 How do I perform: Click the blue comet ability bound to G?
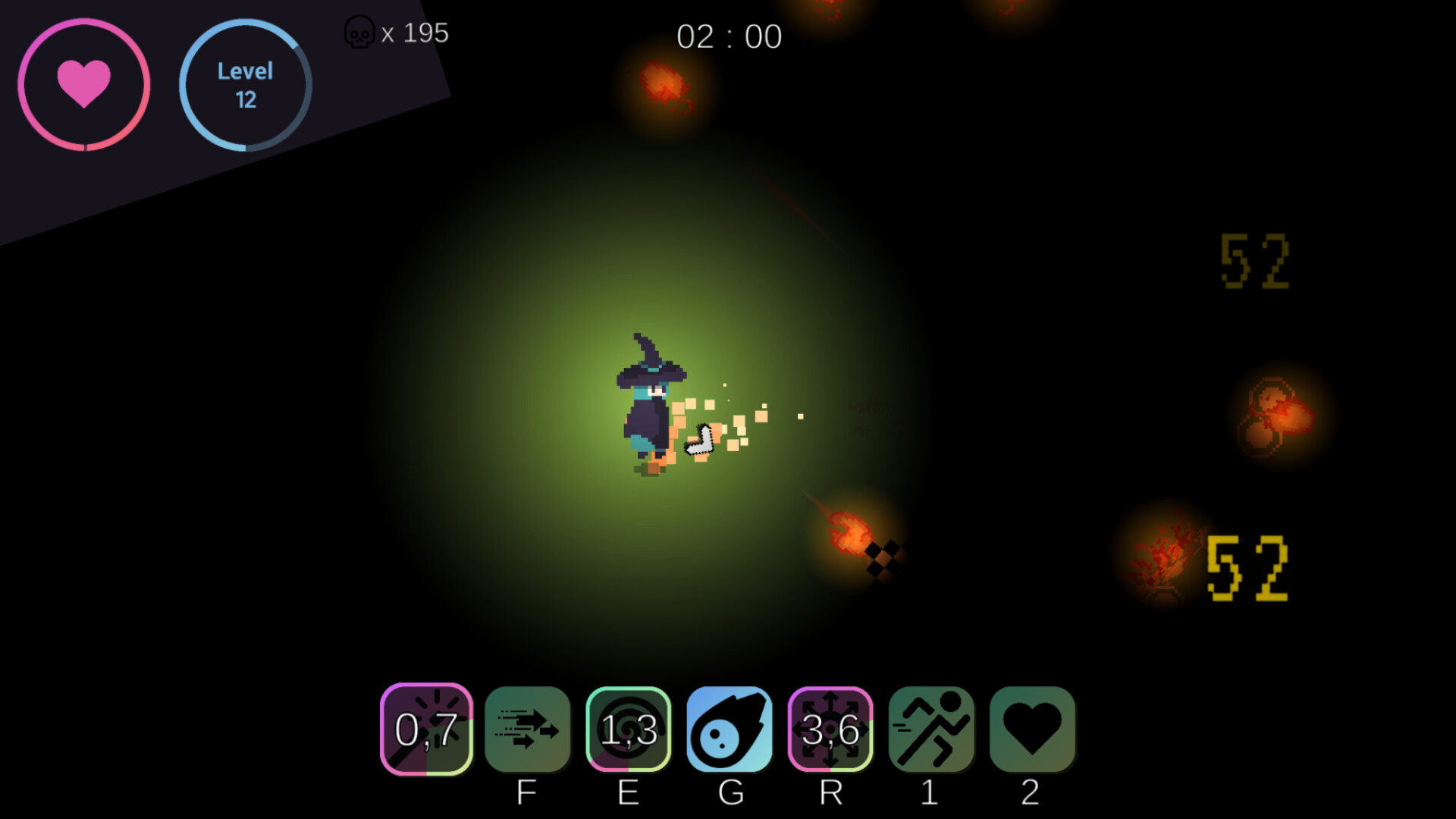[729, 730]
